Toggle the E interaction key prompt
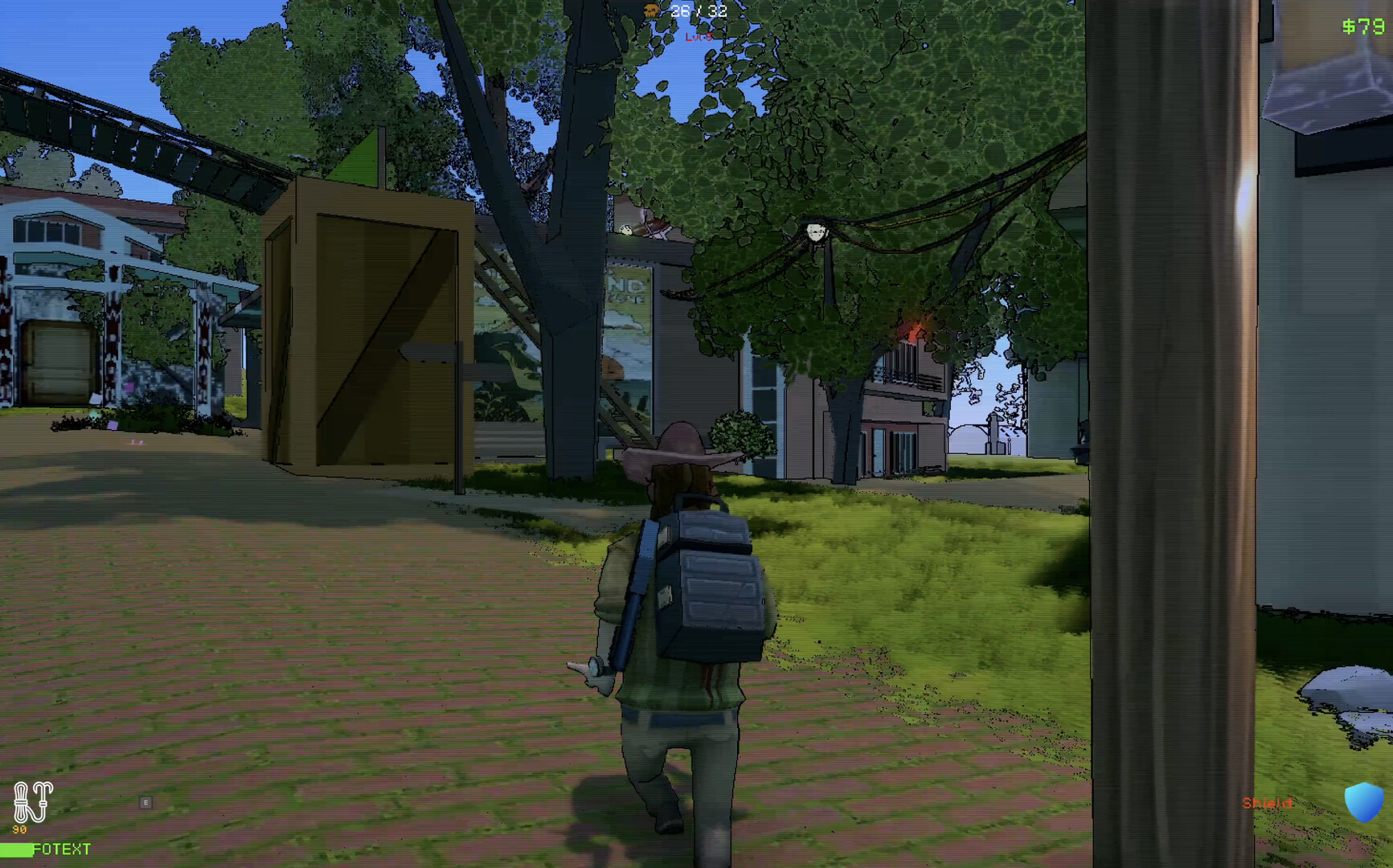The width and height of the screenshot is (1393, 868). [x=145, y=801]
